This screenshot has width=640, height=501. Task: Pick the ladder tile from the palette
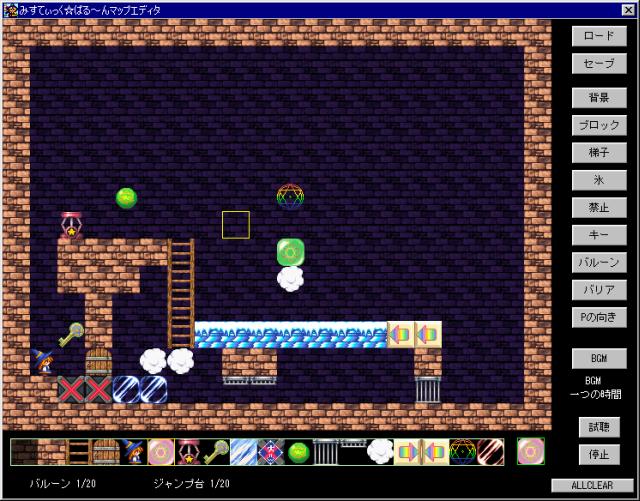click(x=78, y=452)
